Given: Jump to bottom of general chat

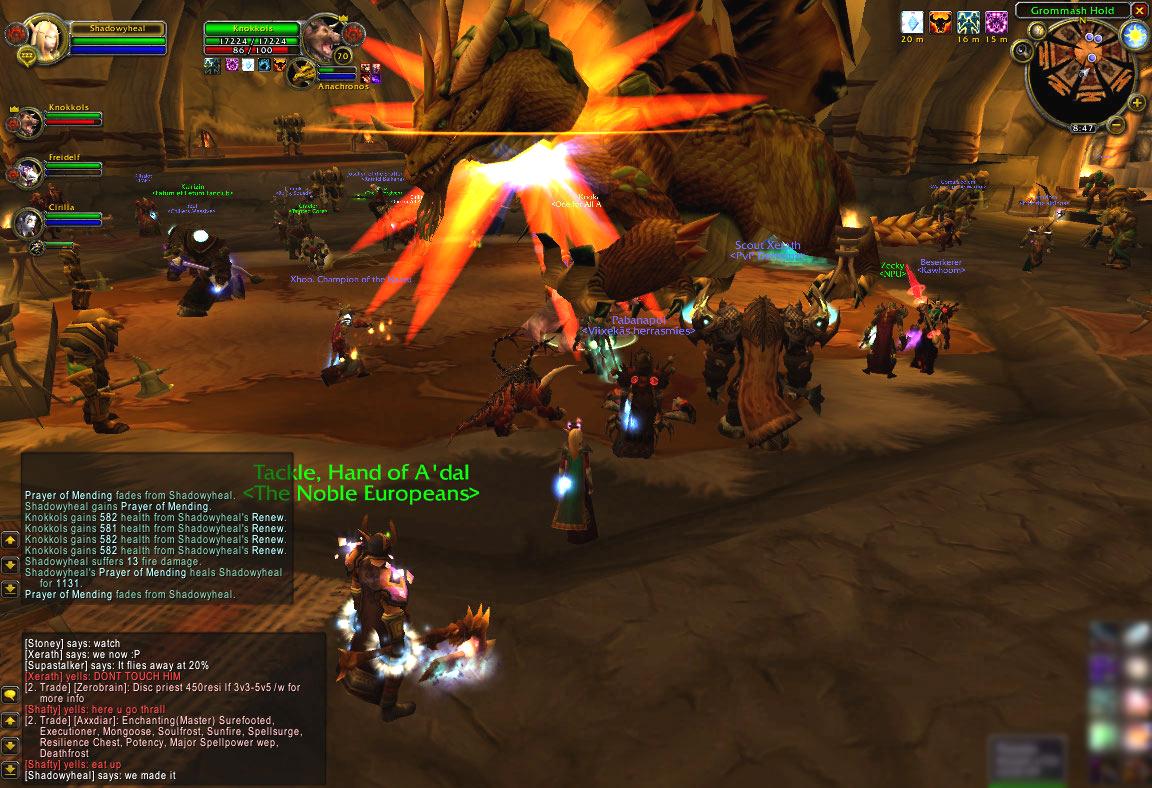Looking at the screenshot, I should [x=10, y=771].
